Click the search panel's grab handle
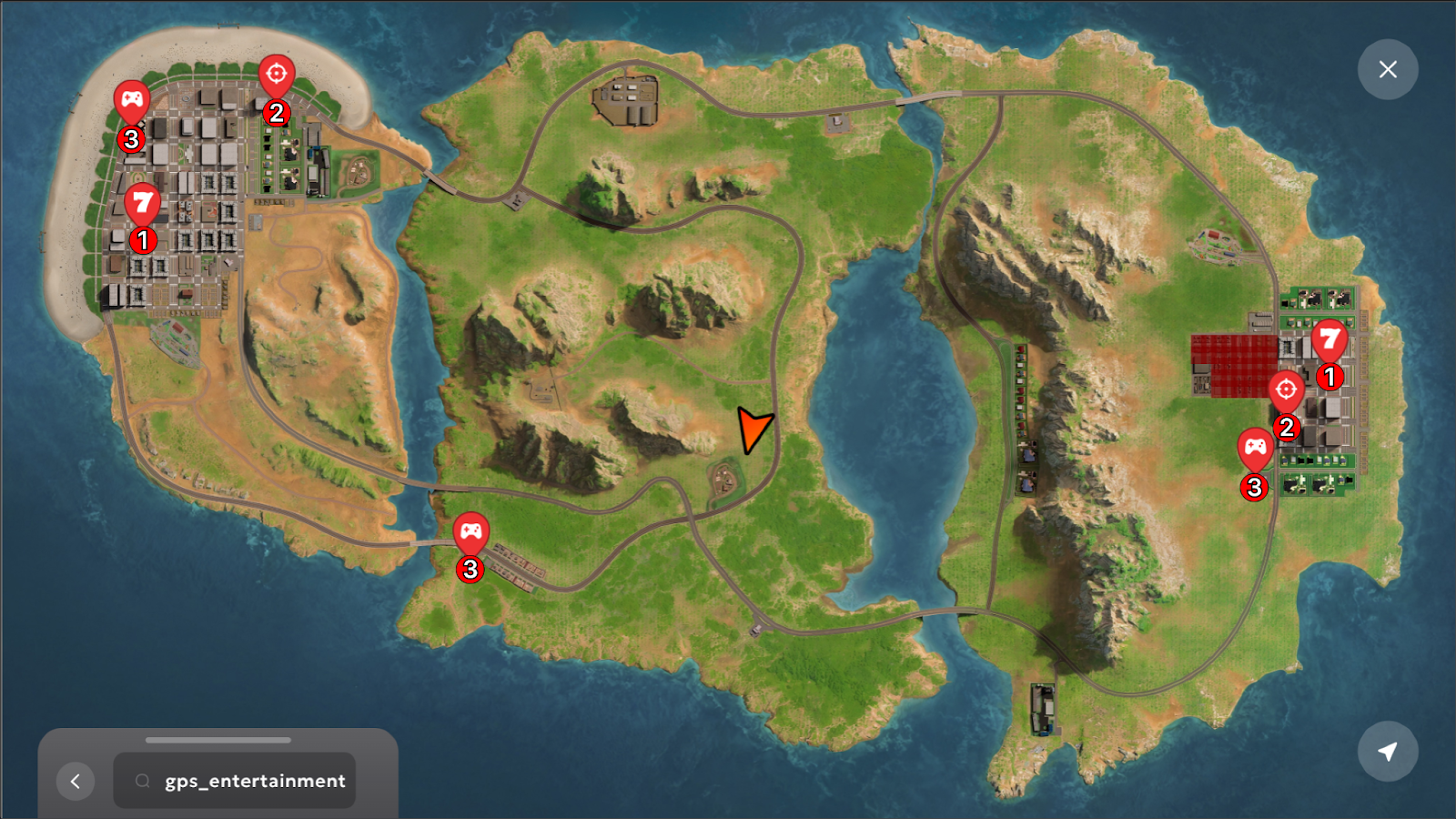Viewport: 1456px width, 819px height. pyautogui.click(x=218, y=740)
